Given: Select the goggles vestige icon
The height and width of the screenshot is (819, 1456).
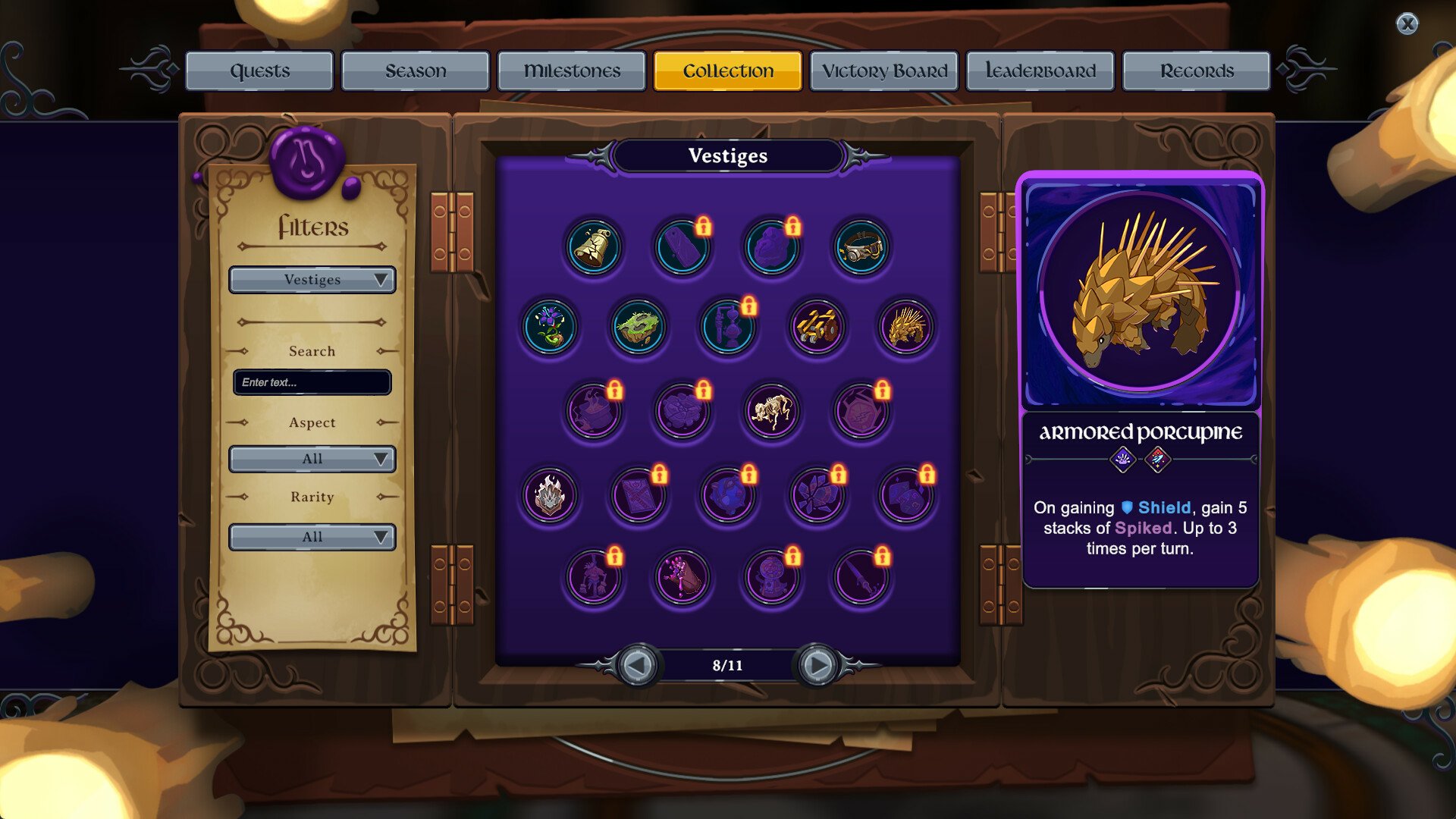Looking at the screenshot, I should click(861, 245).
